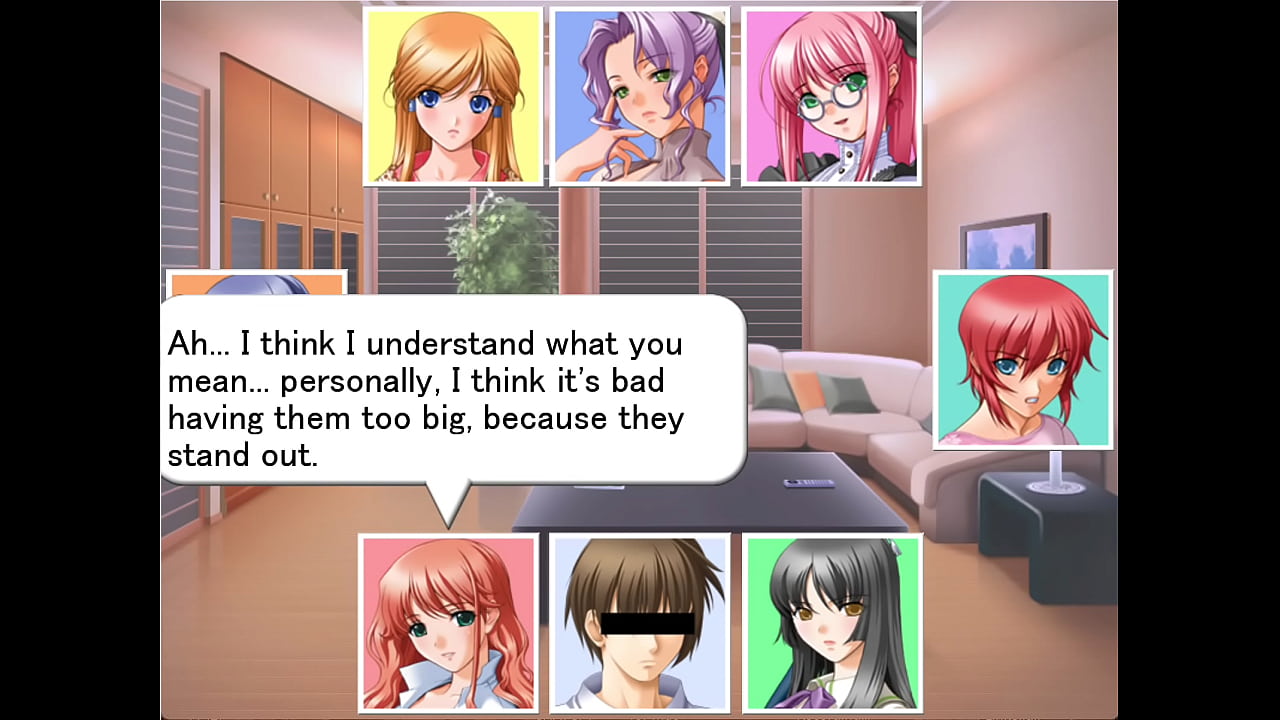Click the partly hidden blue-haired portrait
The height and width of the screenshot is (720, 1280).
click(x=256, y=283)
